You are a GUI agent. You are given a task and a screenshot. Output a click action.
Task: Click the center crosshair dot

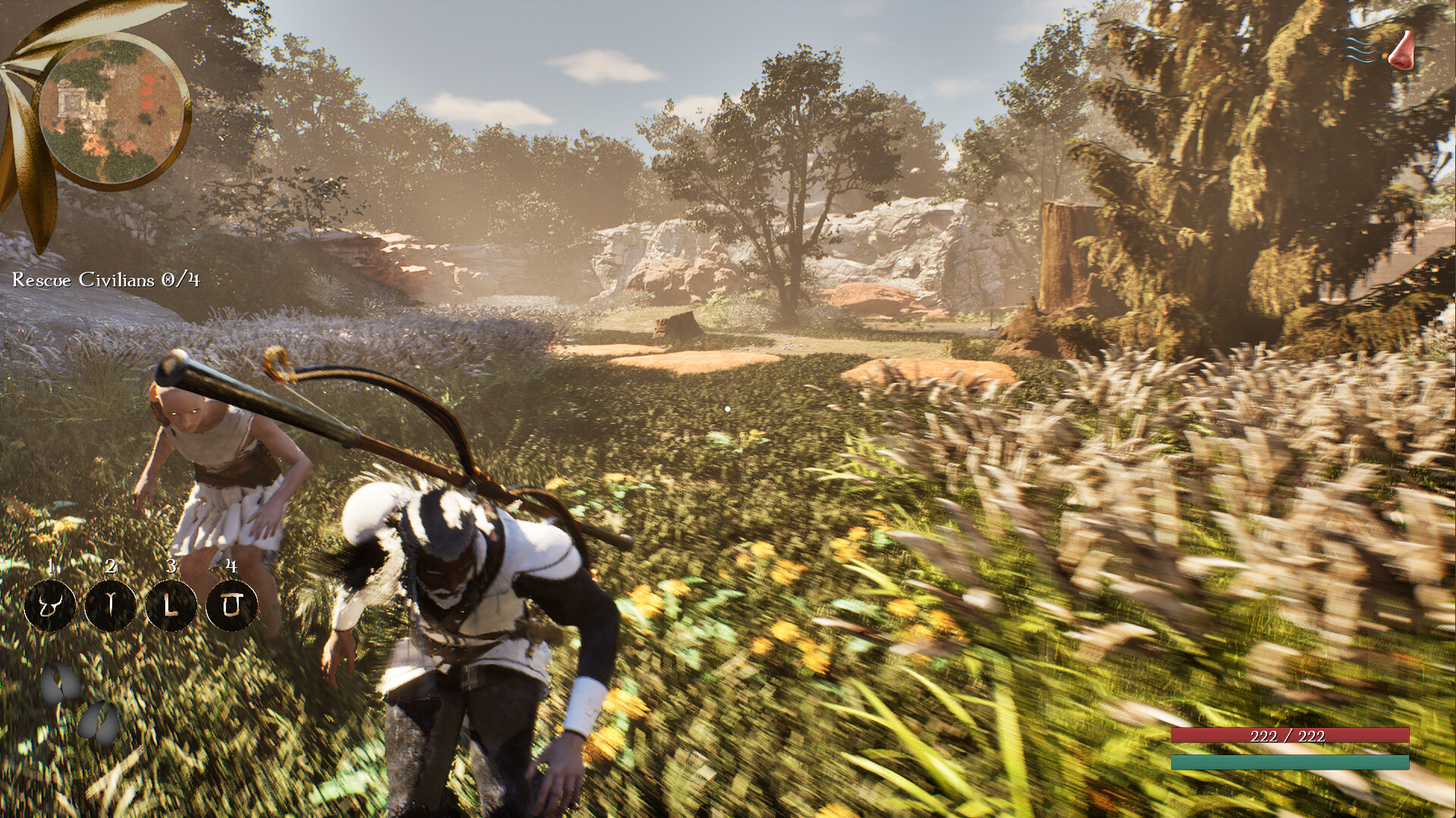click(726, 409)
